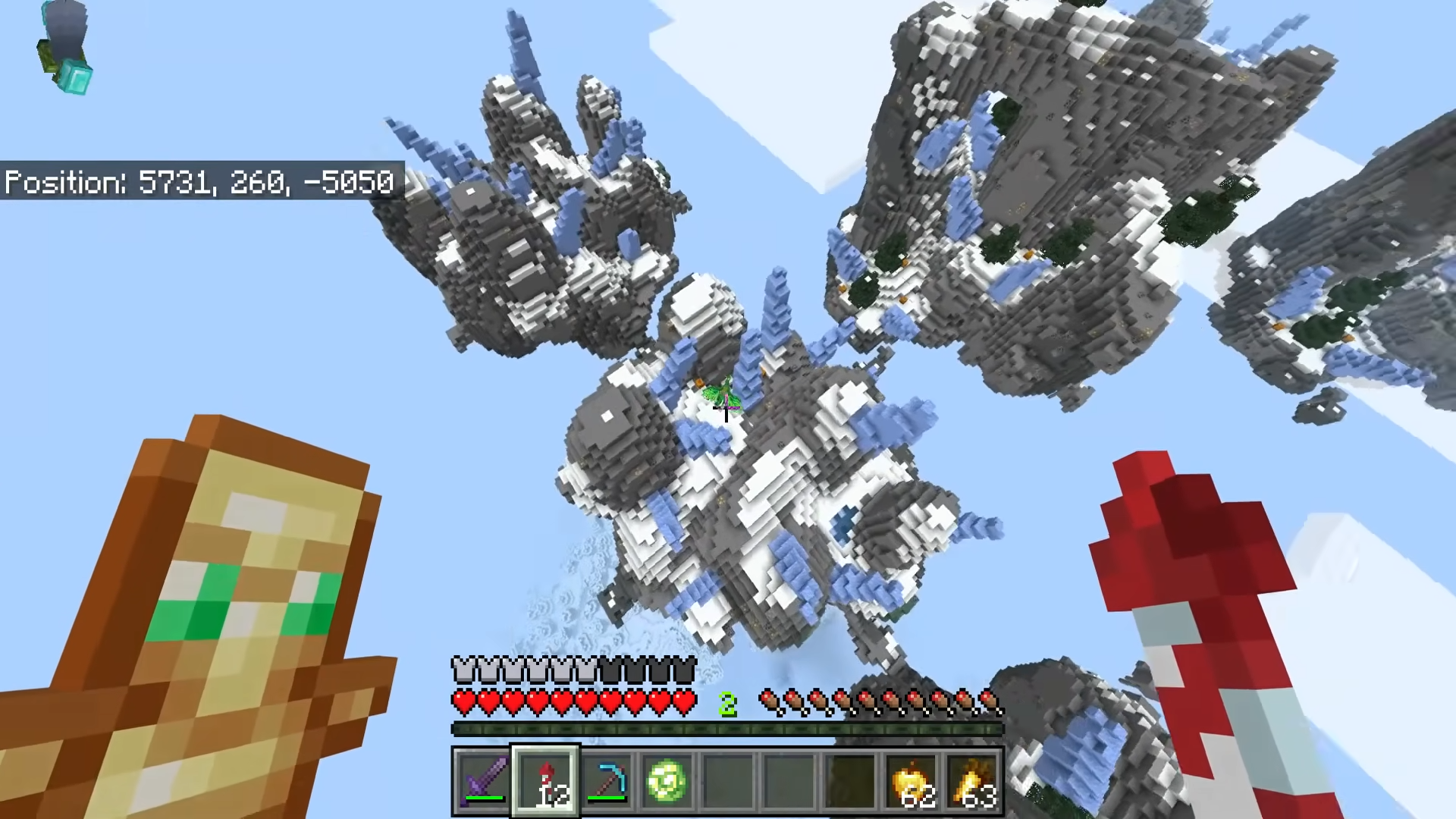Select the golden carrot stack slot
This screenshot has width=1456, height=819.
pos(974,780)
